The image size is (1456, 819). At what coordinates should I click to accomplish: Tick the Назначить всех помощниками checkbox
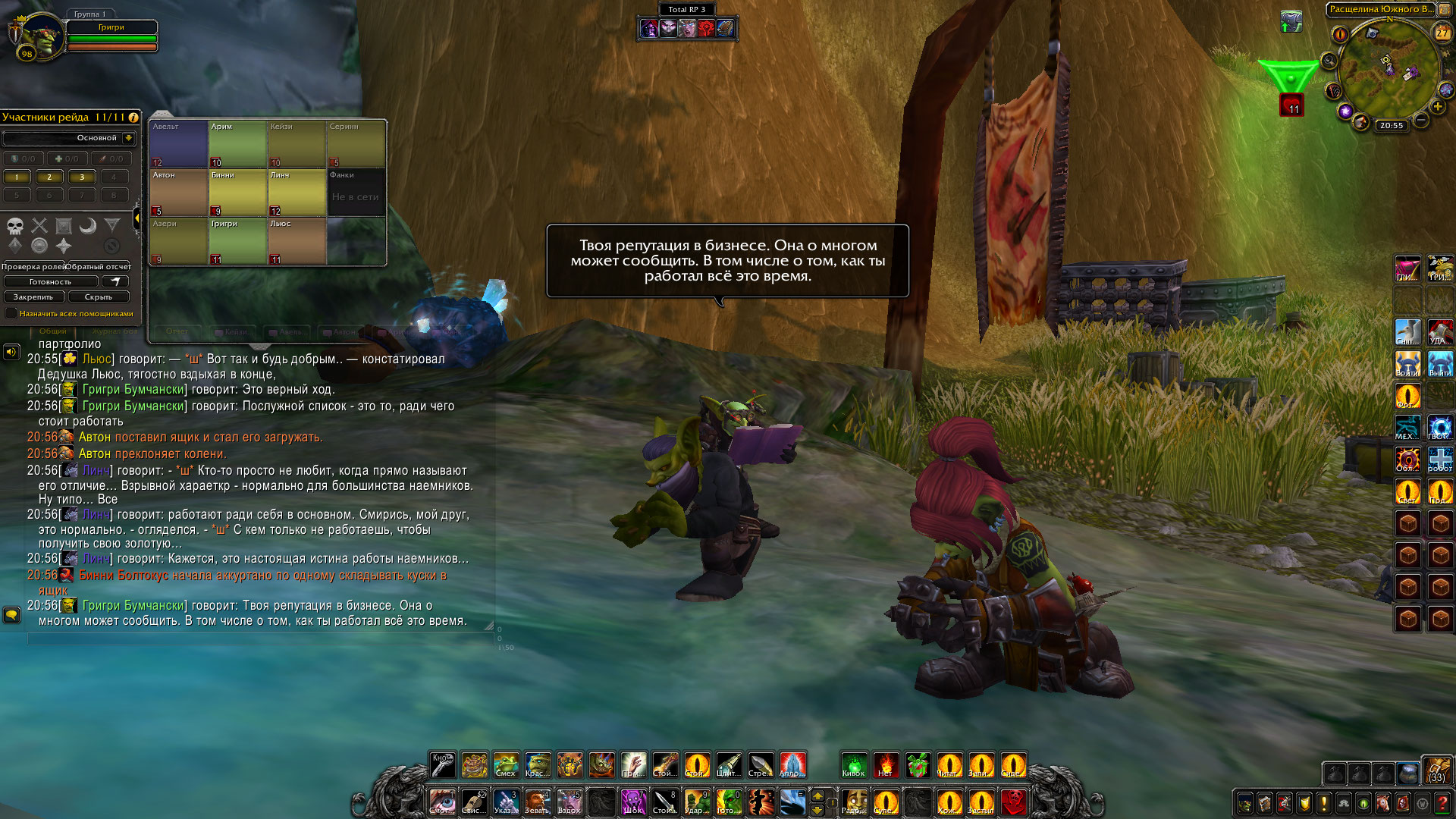point(11,313)
